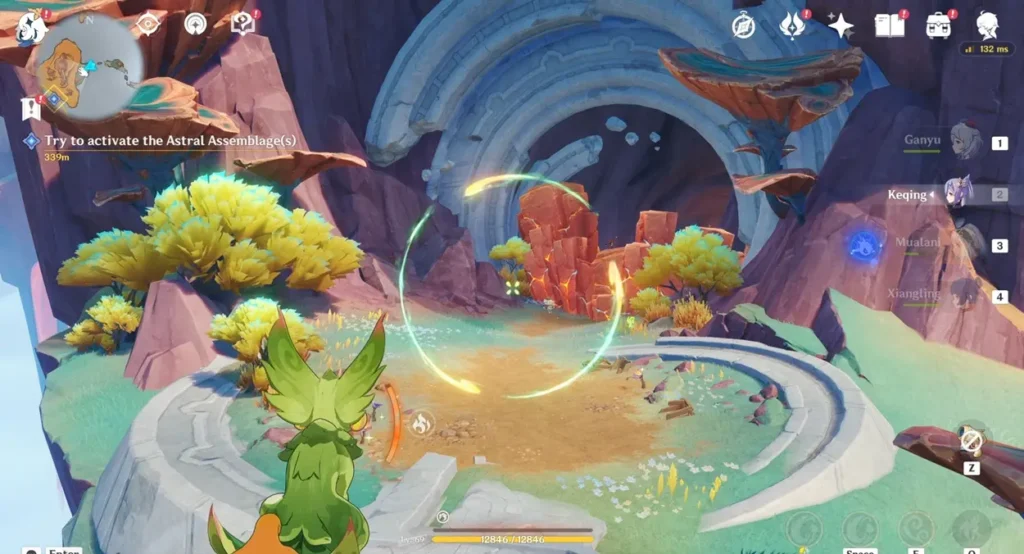Open the Adventurer Handbook book icon

click(889, 26)
